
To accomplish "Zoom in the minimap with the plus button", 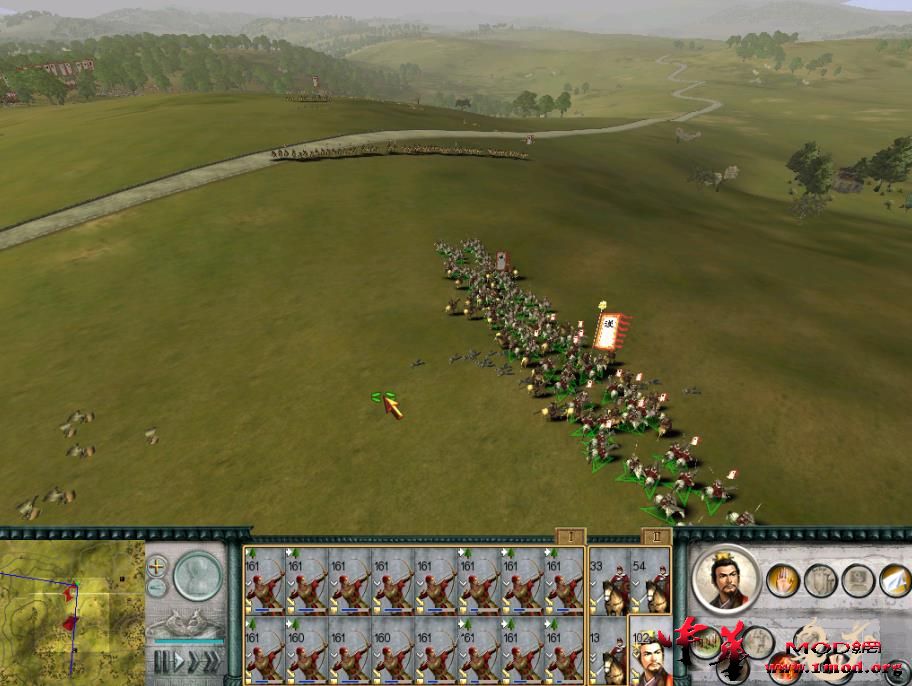I will click(x=157, y=566).
